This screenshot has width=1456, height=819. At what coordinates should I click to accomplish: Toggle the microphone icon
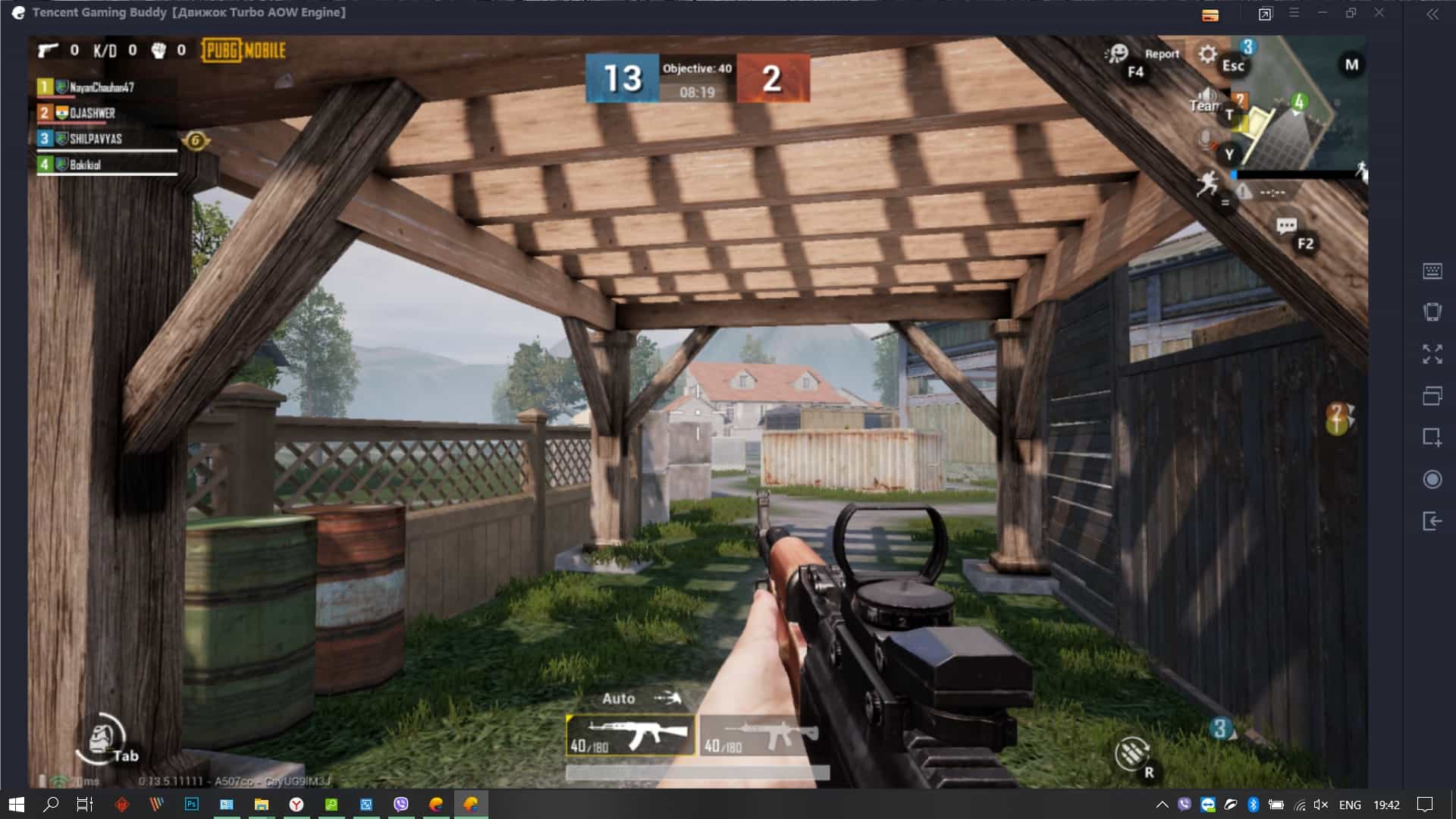click(1205, 140)
